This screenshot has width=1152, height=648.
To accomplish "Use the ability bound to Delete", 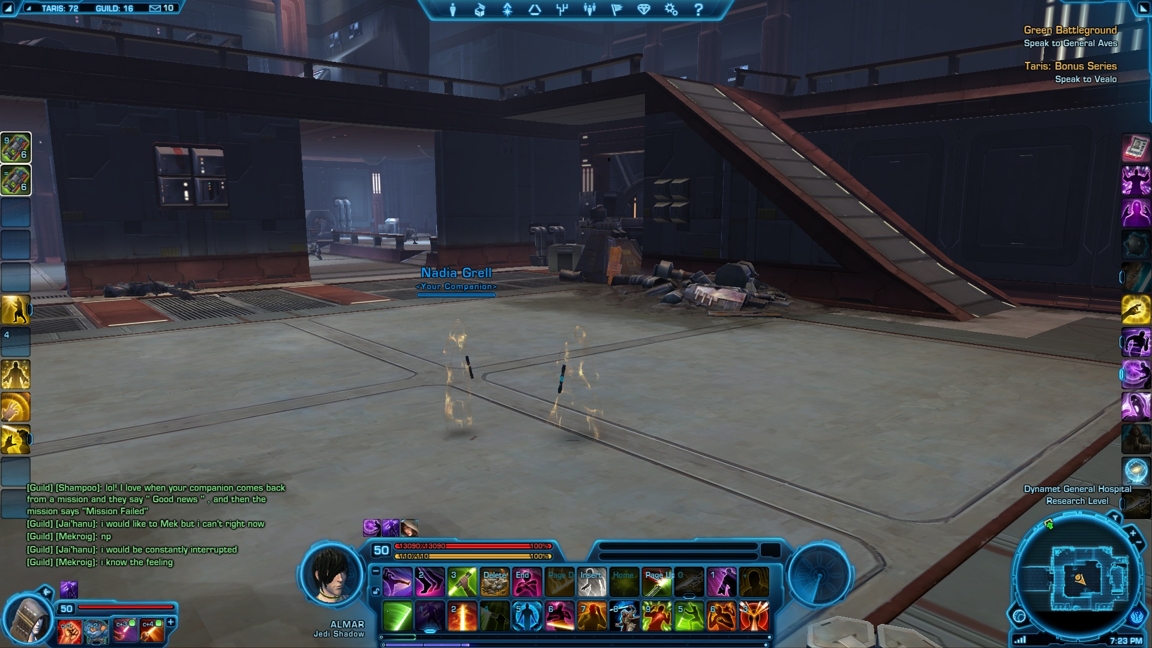I will click(x=495, y=582).
